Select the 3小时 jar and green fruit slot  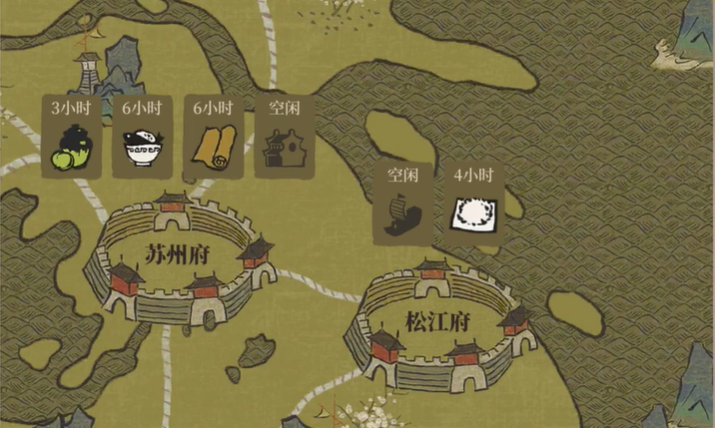[71, 137]
